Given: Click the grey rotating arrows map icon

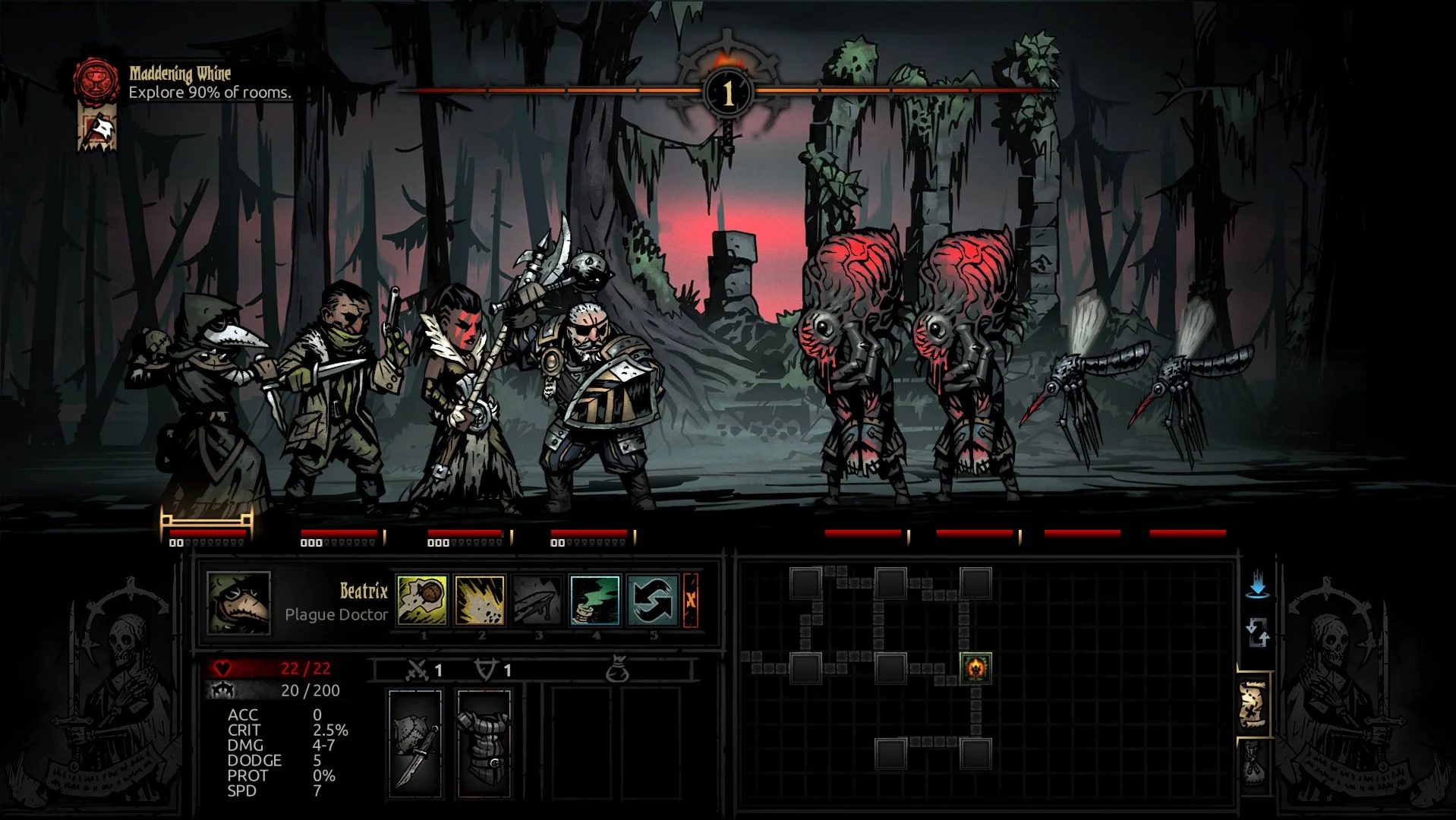Looking at the screenshot, I should pyautogui.click(x=1258, y=632).
